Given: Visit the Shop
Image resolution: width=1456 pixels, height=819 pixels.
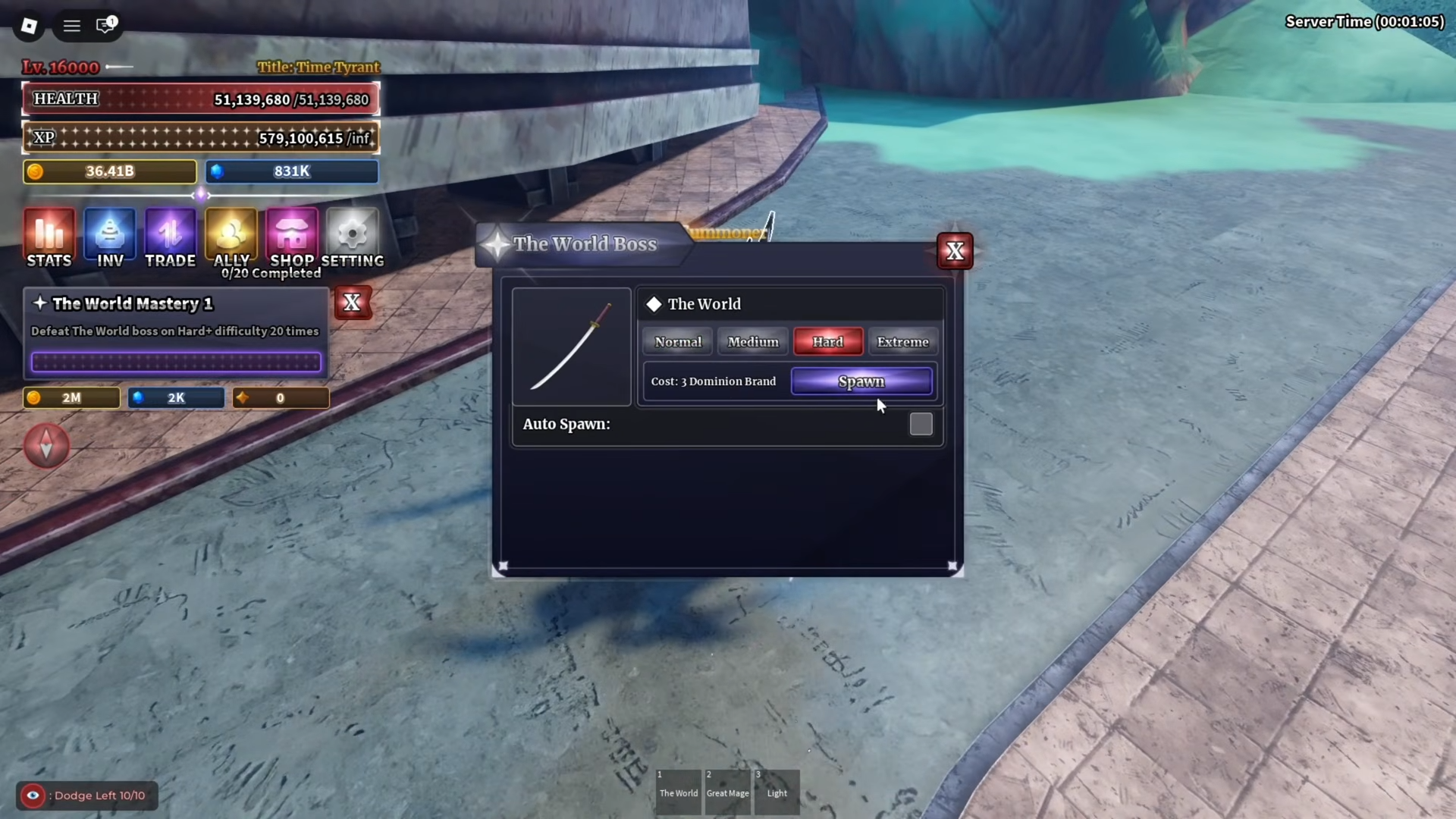Looking at the screenshot, I should point(292,238).
